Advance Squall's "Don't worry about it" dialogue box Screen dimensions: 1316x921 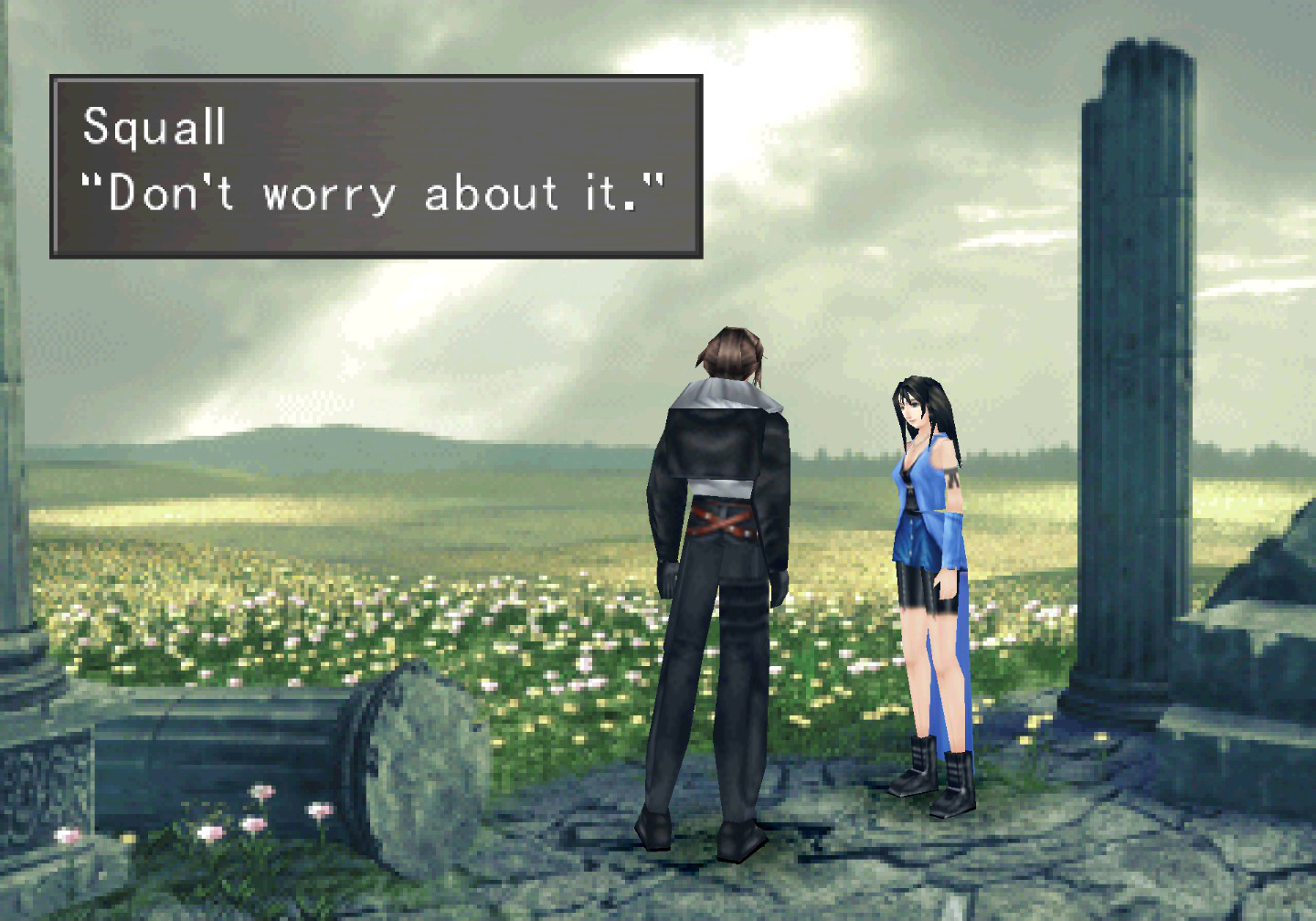point(376,166)
